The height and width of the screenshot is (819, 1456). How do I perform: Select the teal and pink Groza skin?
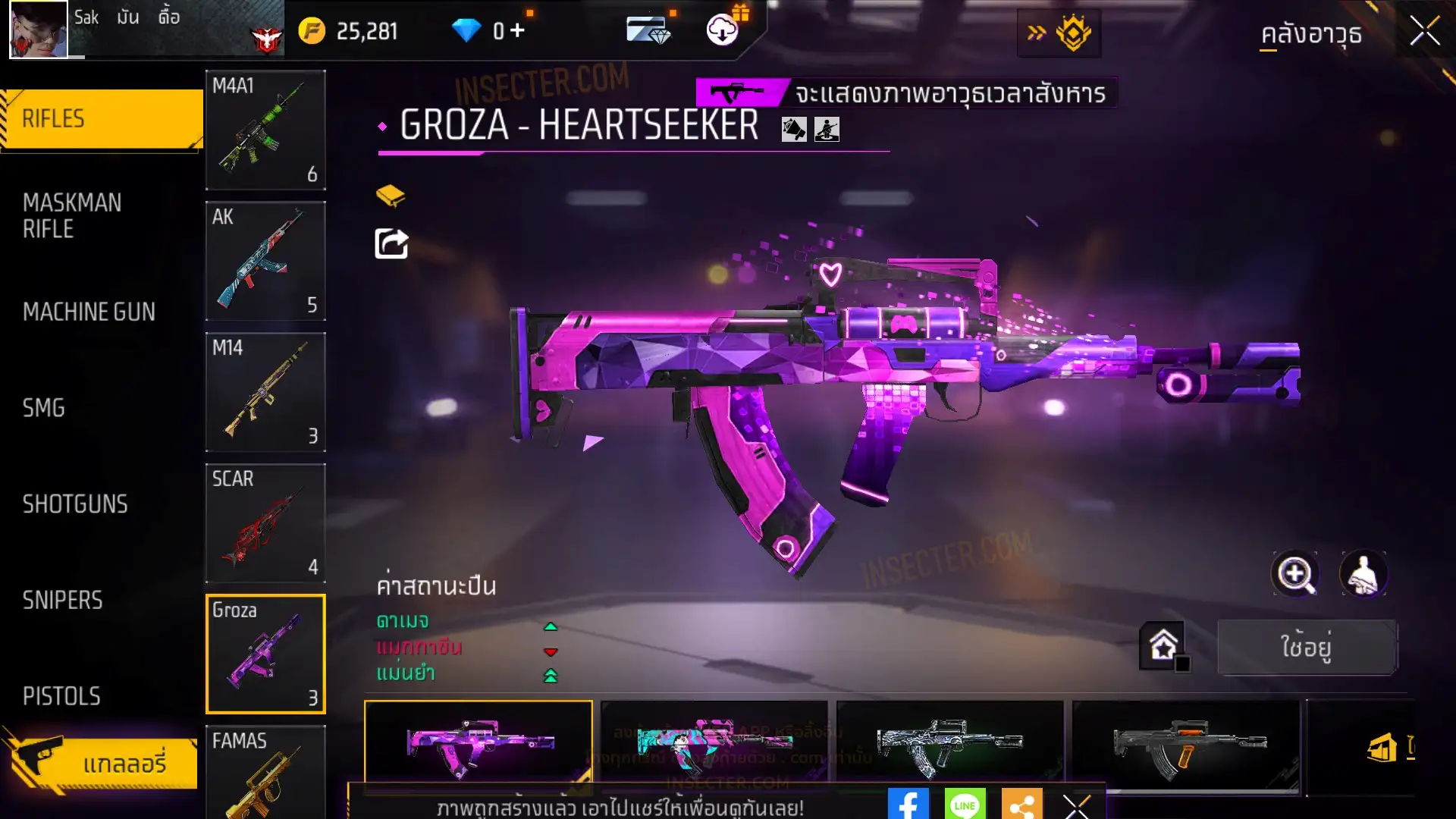(x=714, y=745)
